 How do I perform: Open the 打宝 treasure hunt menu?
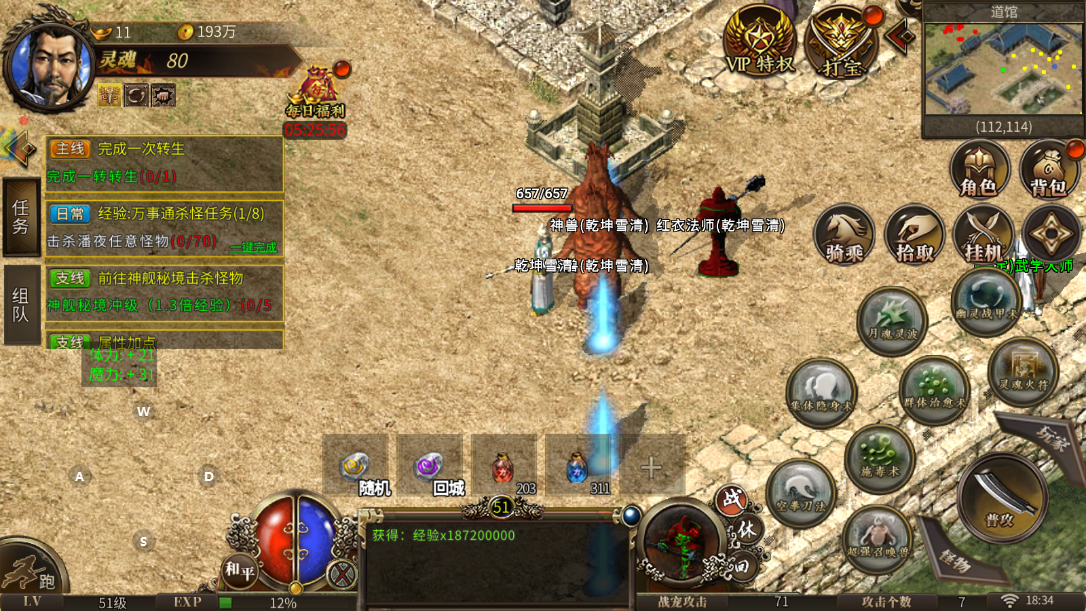[841, 40]
